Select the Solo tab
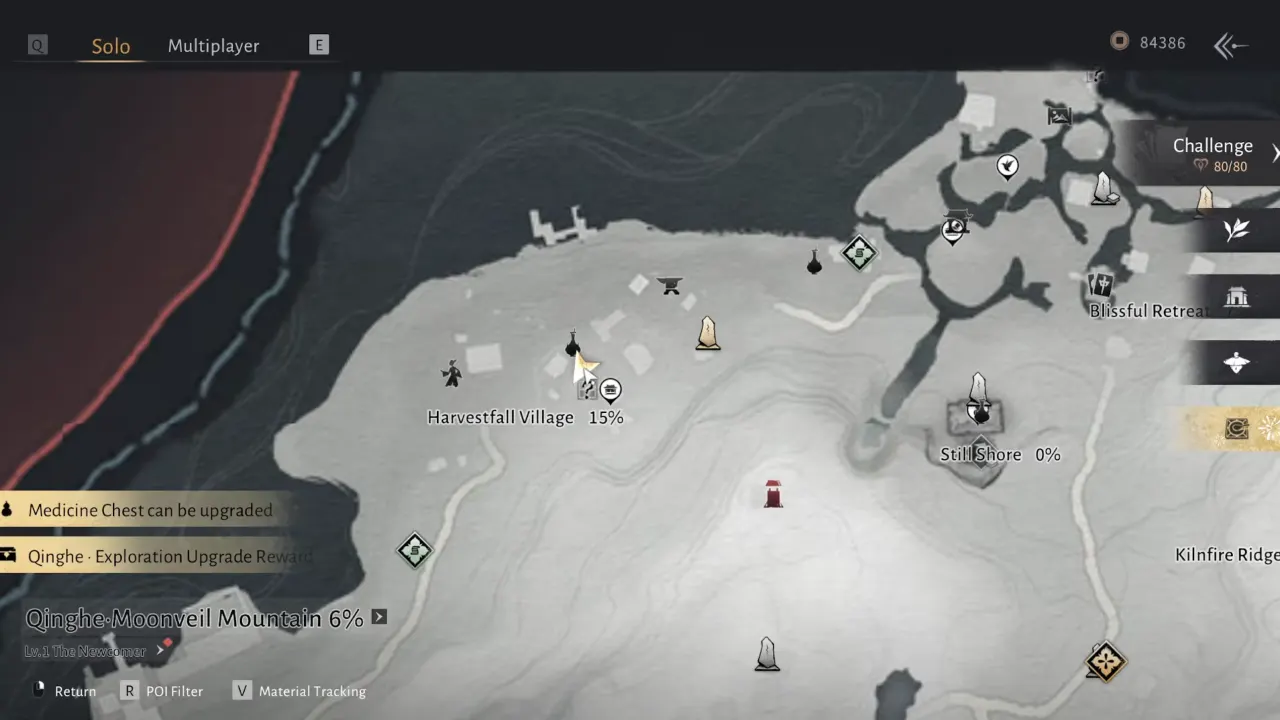 [111, 46]
